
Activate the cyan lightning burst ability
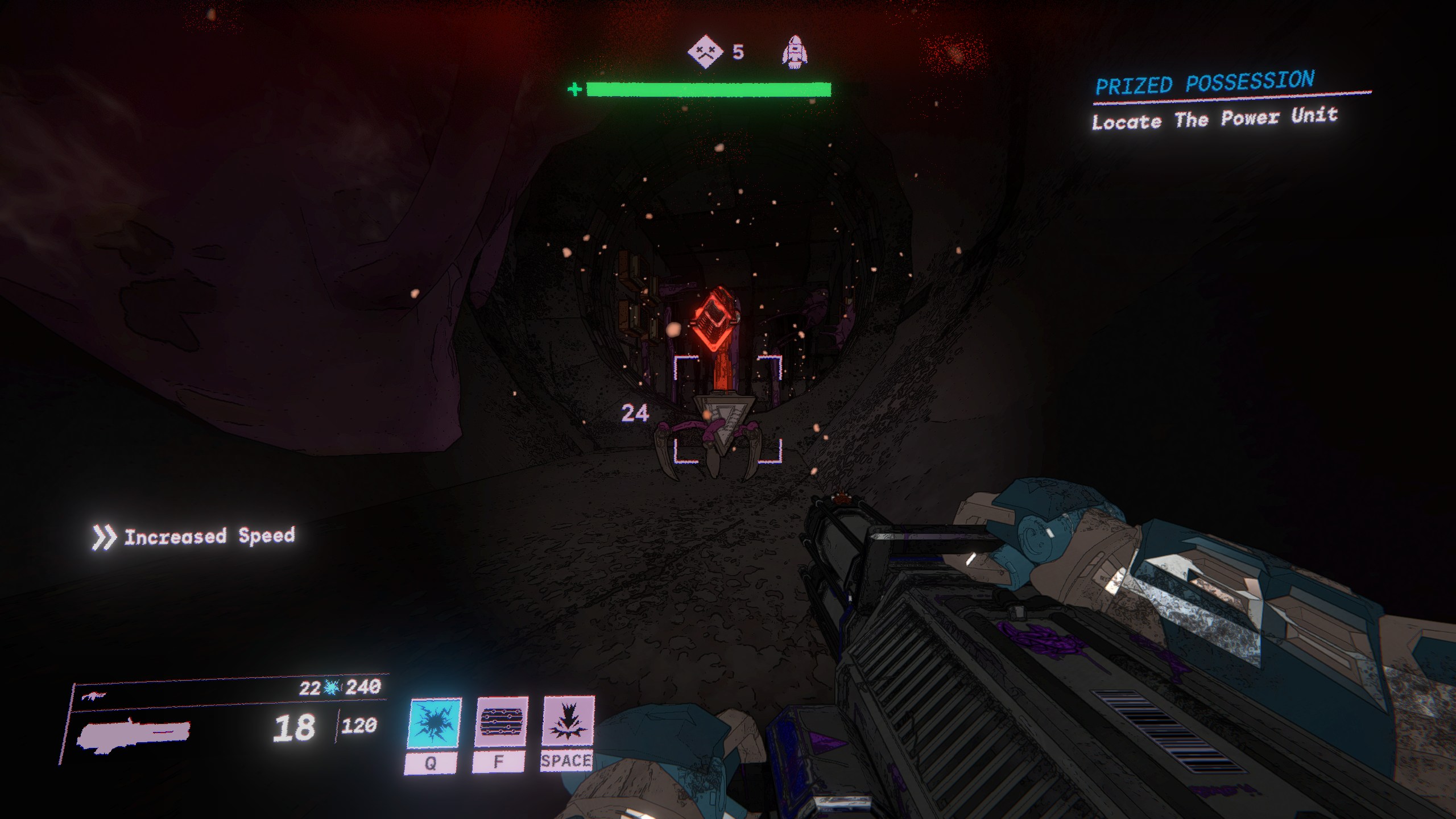pos(435,723)
